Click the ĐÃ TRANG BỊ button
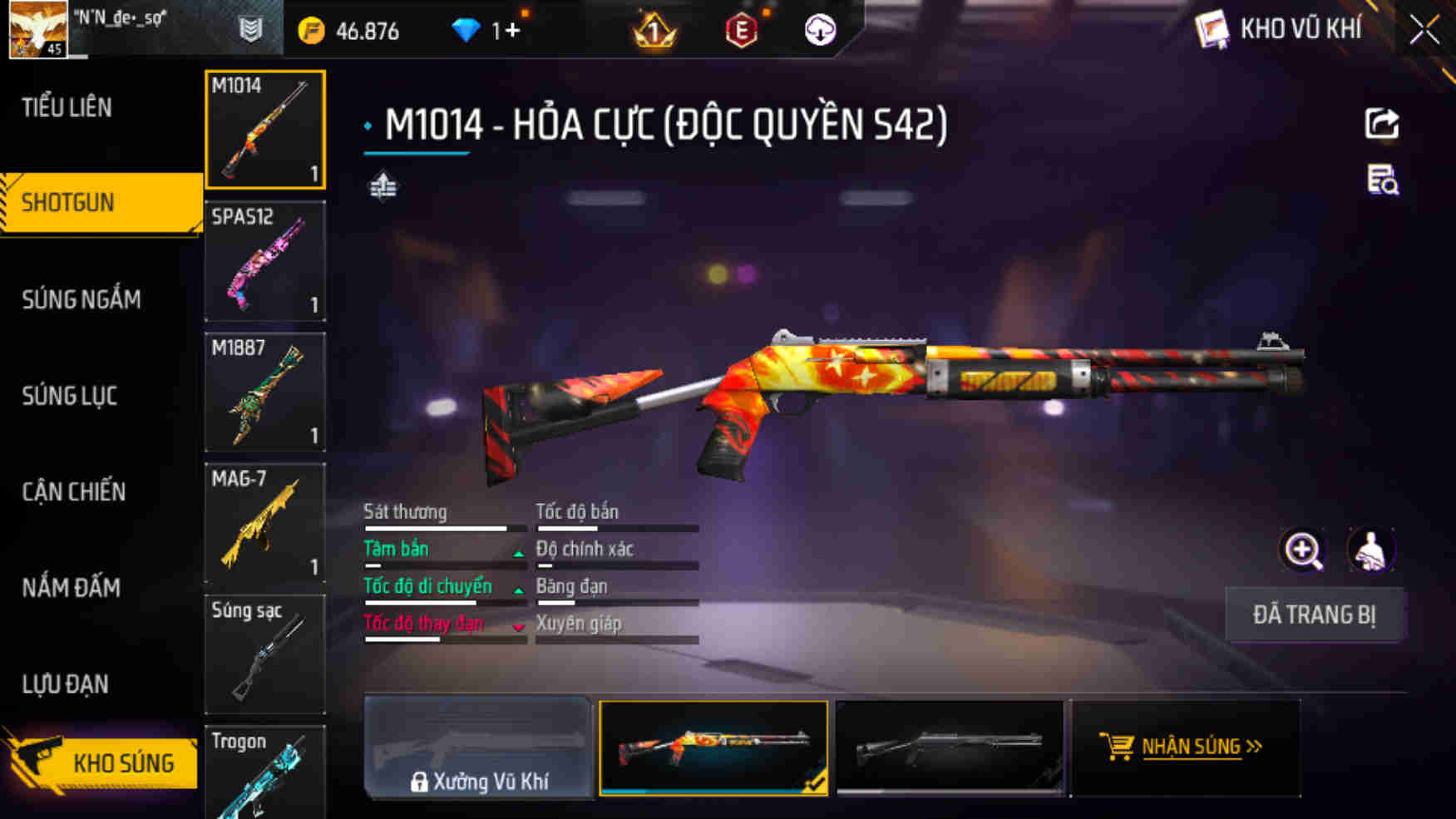This screenshot has width=1456, height=819. point(1314,614)
